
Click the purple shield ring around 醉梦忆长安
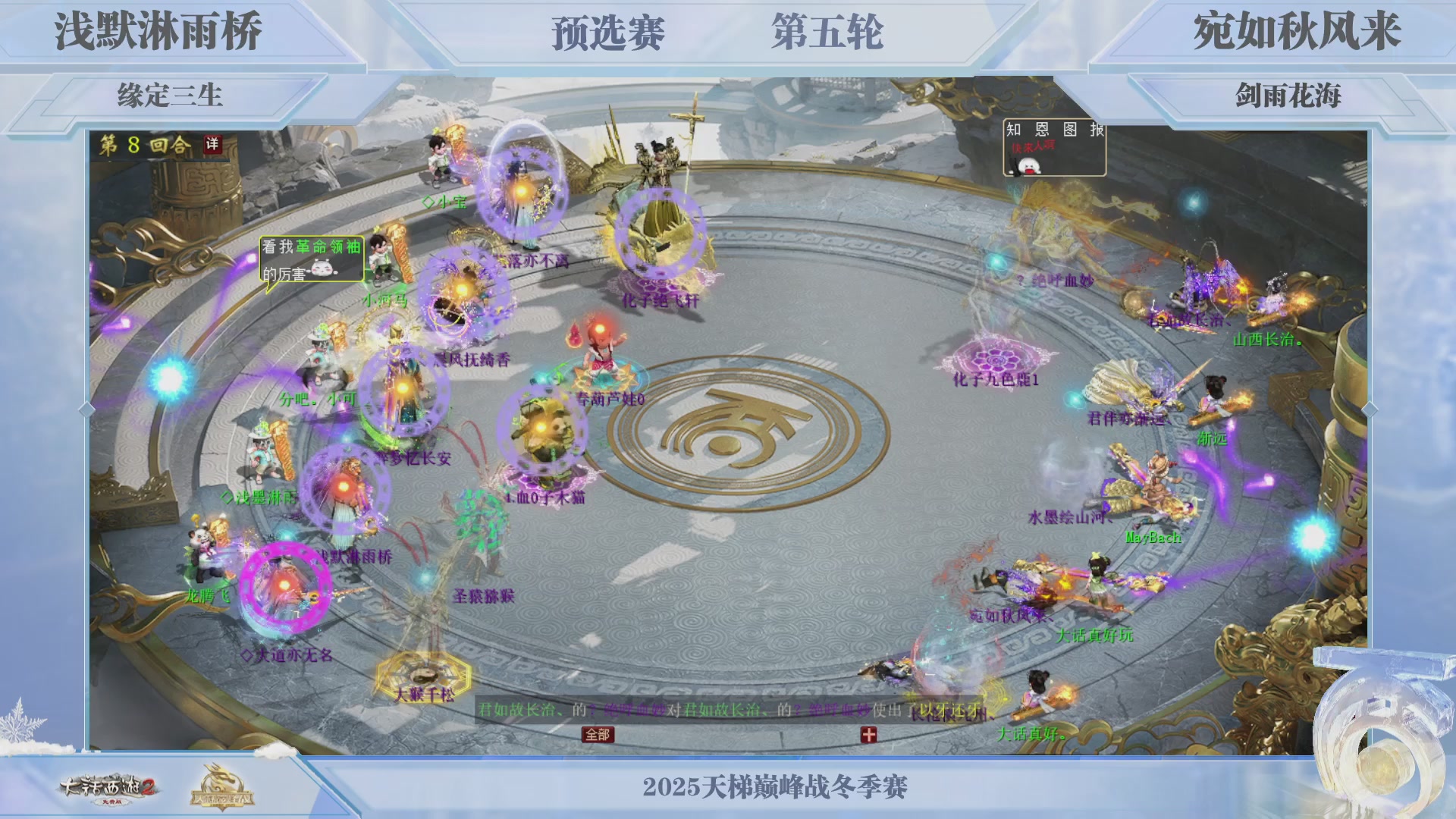(402, 394)
